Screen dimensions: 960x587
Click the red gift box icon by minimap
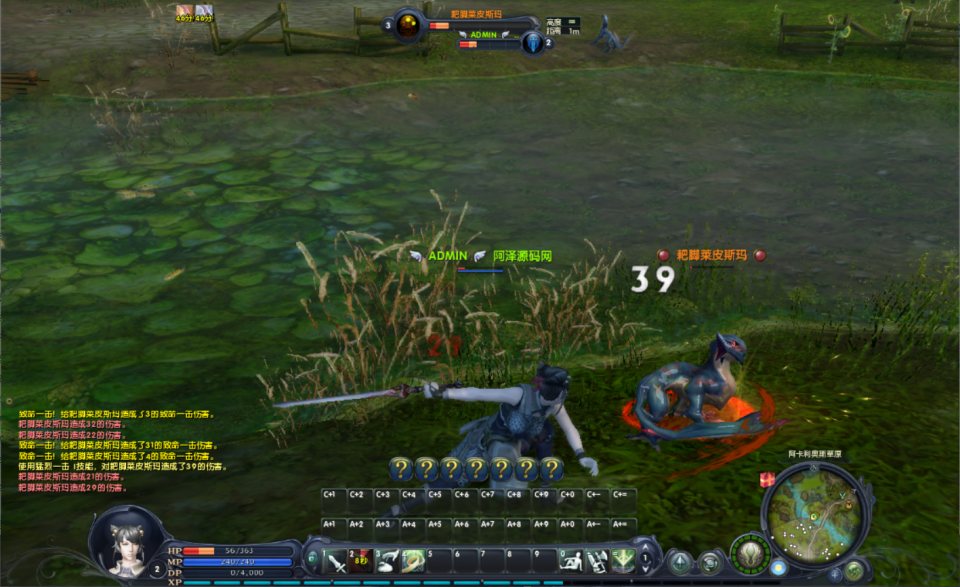click(767, 480)
